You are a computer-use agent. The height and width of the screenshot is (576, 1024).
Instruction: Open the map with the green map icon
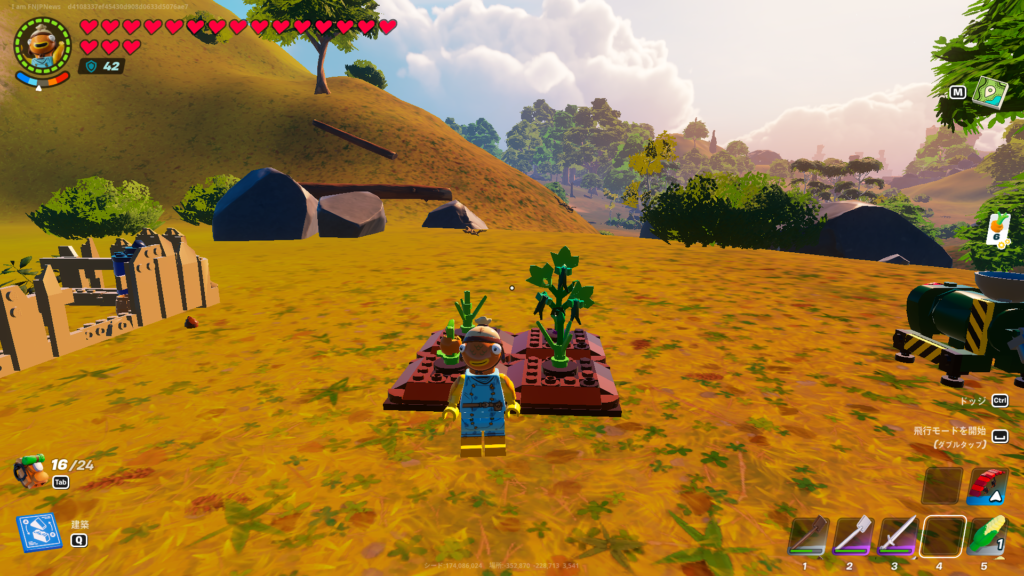tap(989, 92)
